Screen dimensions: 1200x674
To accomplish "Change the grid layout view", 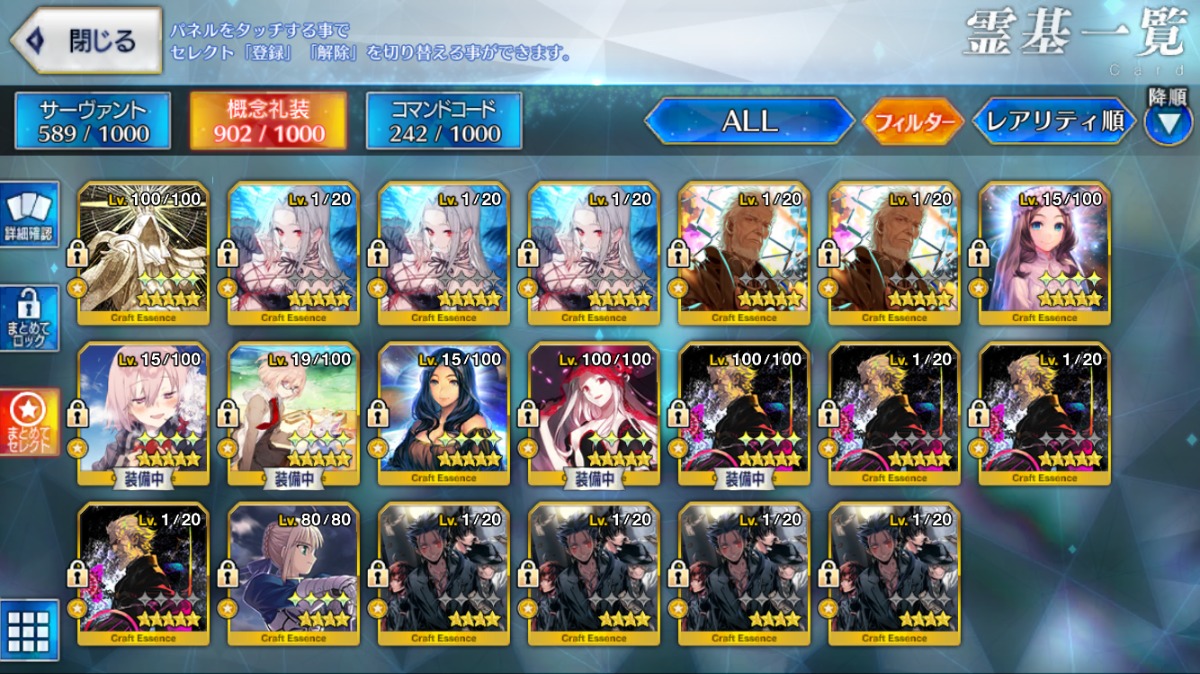I will [30, 630].
